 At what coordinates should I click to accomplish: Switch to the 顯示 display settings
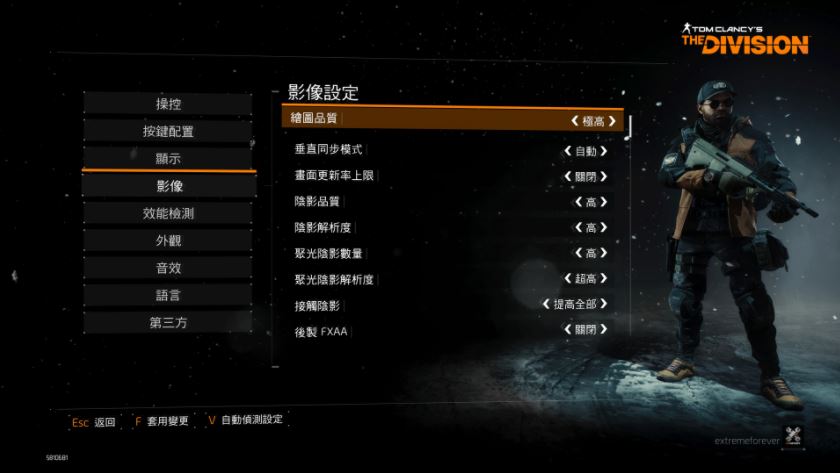coord(168,158)
